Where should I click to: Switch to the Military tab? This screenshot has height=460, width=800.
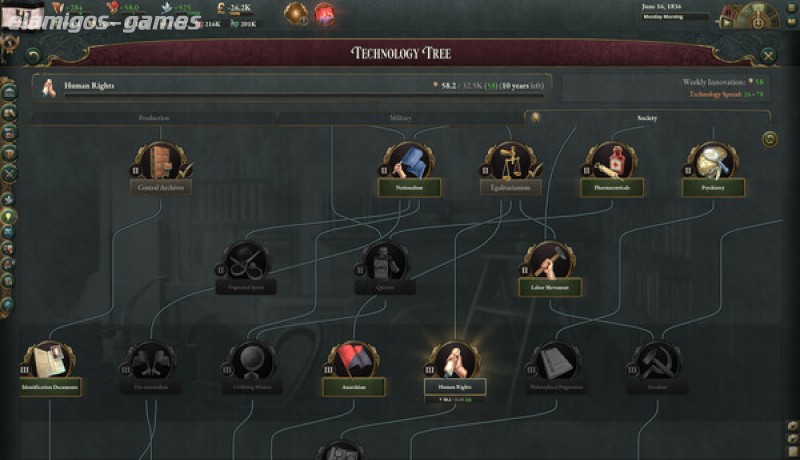(400, 118)
